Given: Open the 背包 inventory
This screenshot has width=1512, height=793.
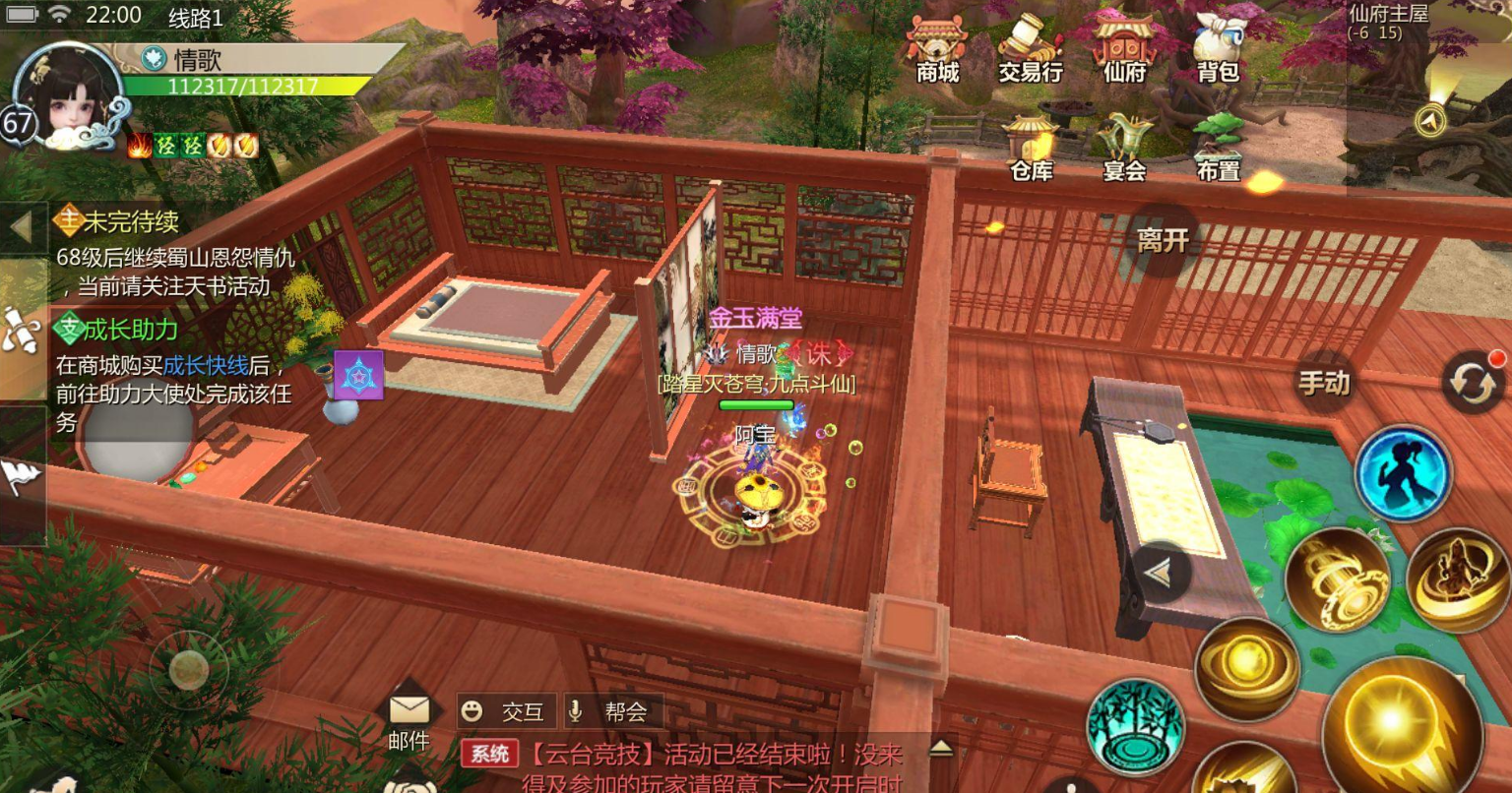Looking at the screenshot, I should click(x=1218, y=49).
